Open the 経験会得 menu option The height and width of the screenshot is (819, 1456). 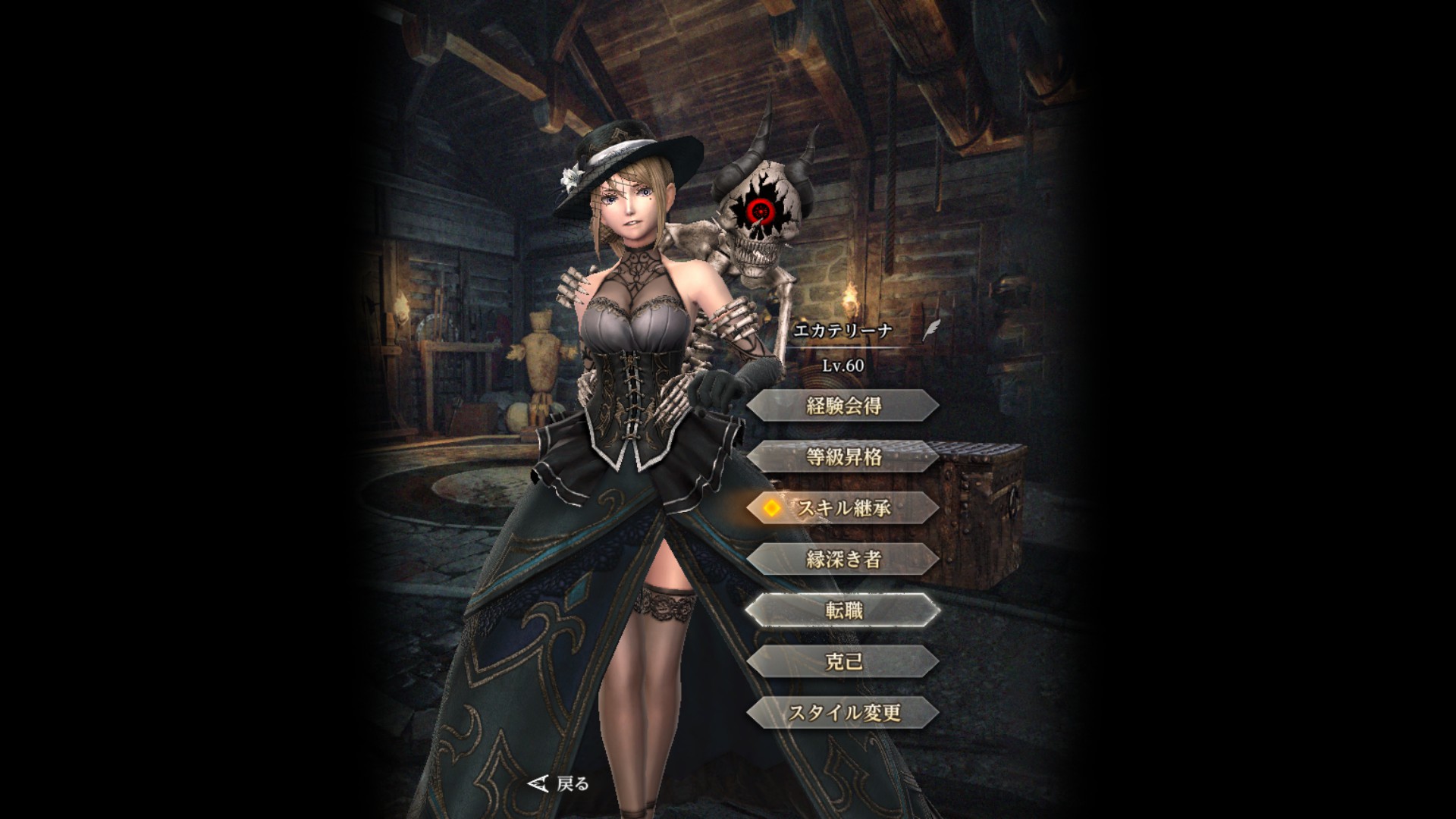[843, 406]
